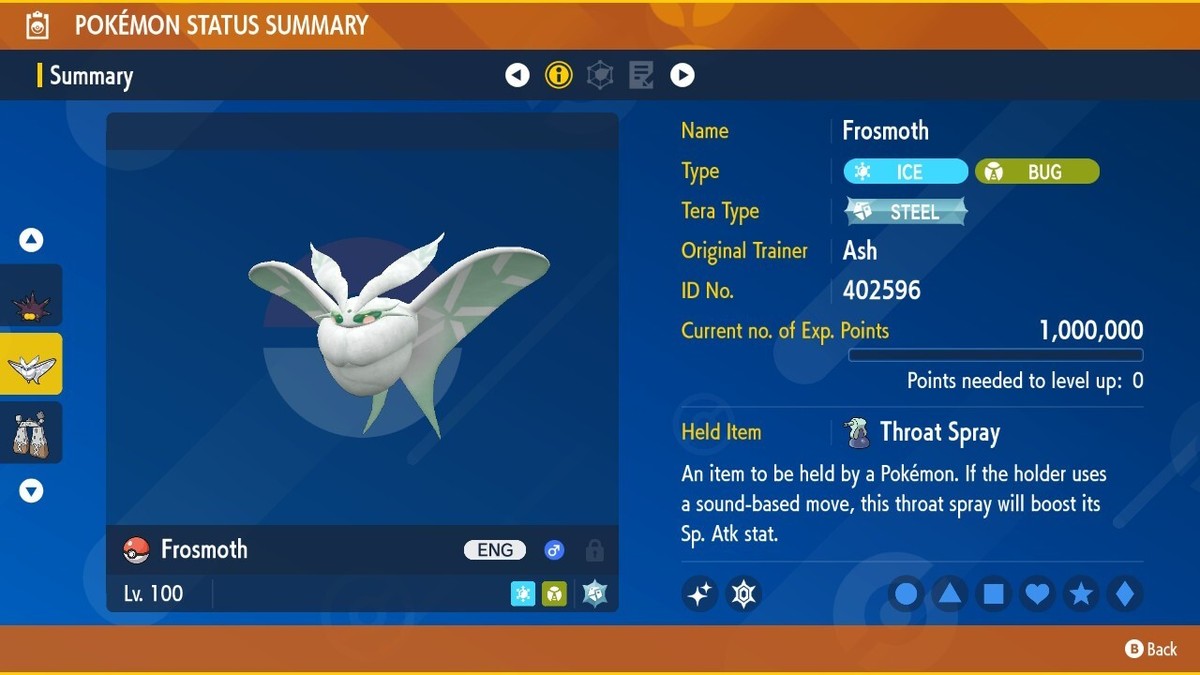Viewport: 1200px width, 675px height.
Task: Go to the next summary page arrow
Action: click(x=682, y=75)
